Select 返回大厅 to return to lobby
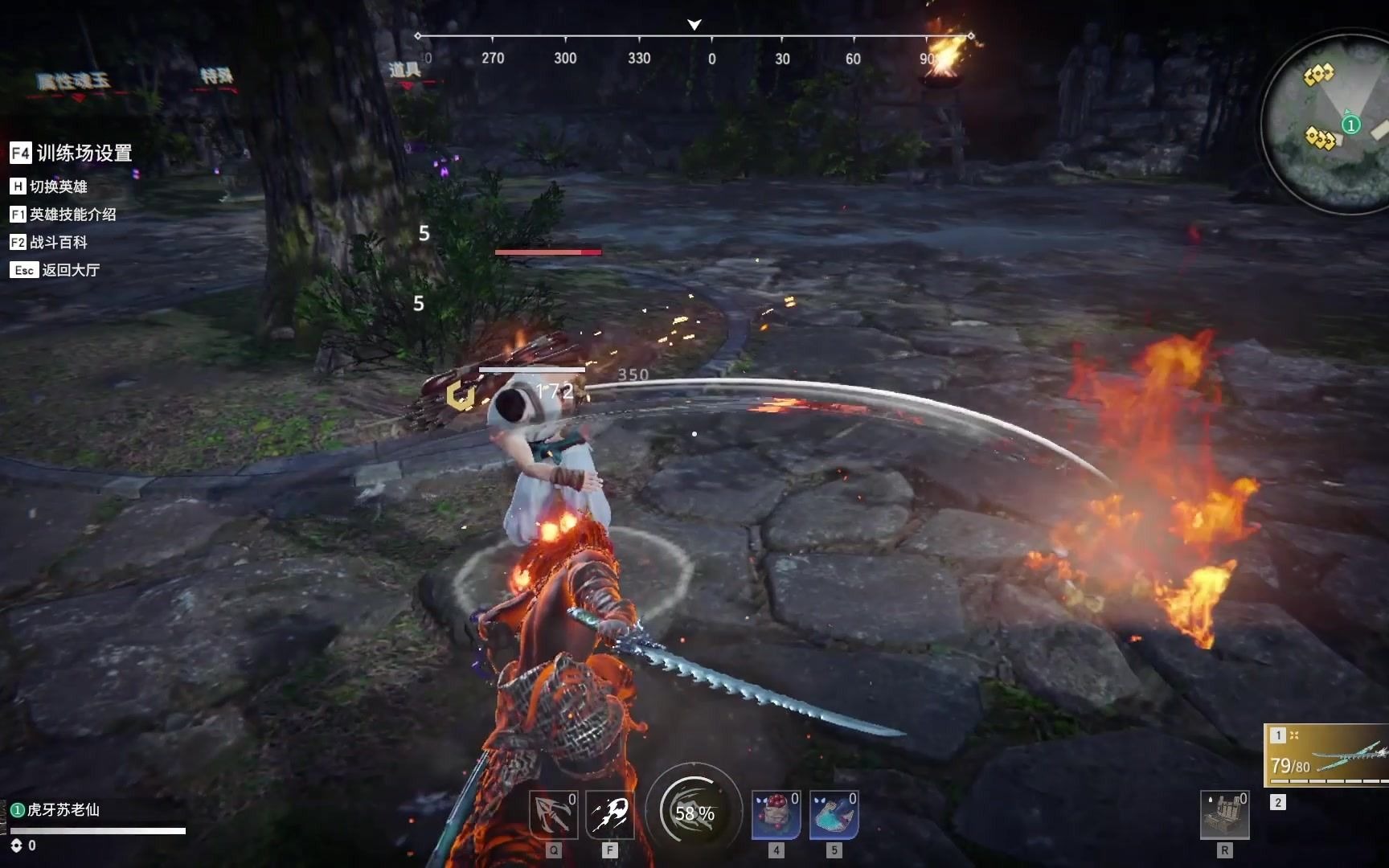Viewport: 1389px width, 868px height. click(x=55, y=270)
